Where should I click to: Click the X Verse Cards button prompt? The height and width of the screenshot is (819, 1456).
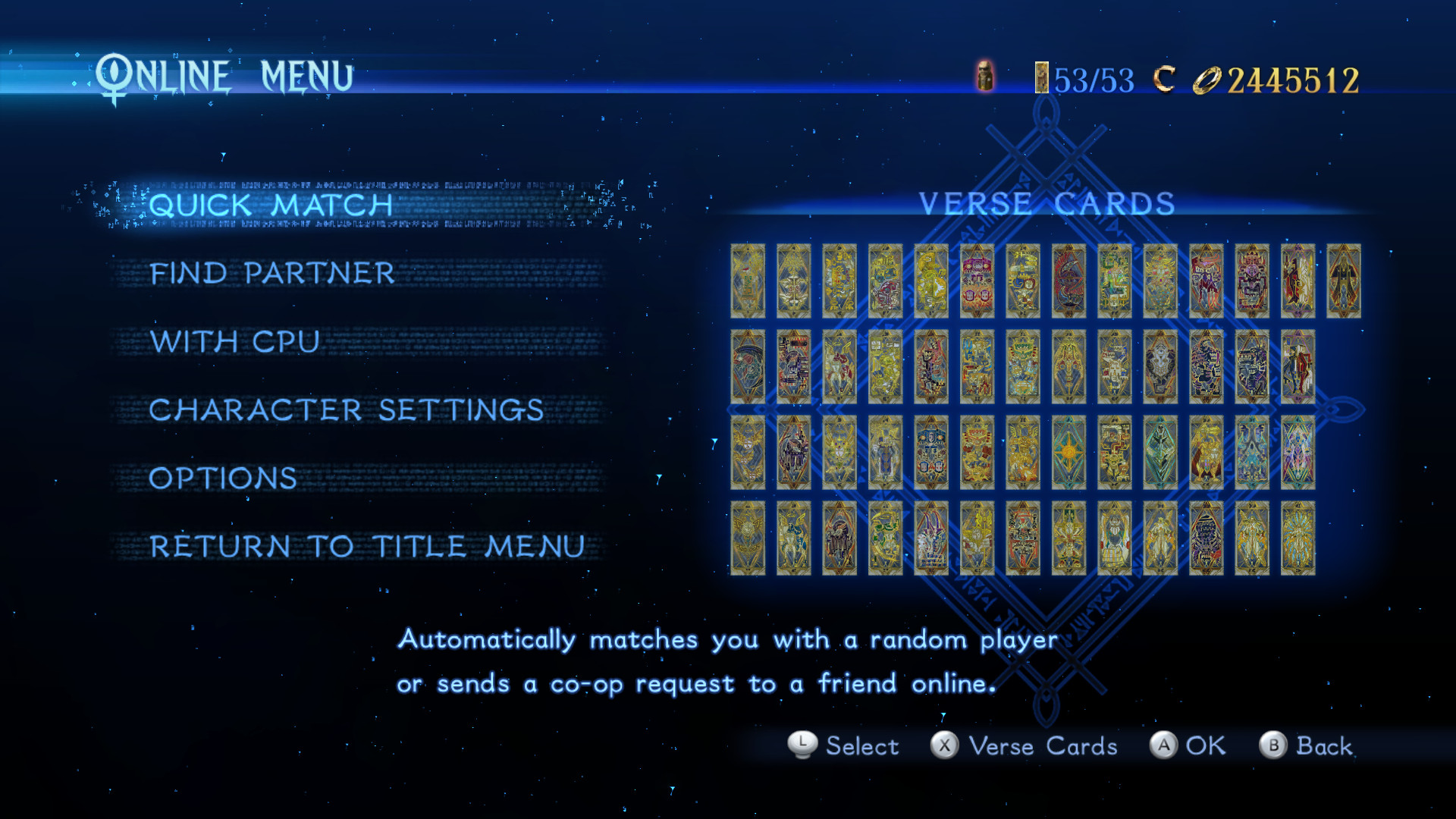[1028, 746]
